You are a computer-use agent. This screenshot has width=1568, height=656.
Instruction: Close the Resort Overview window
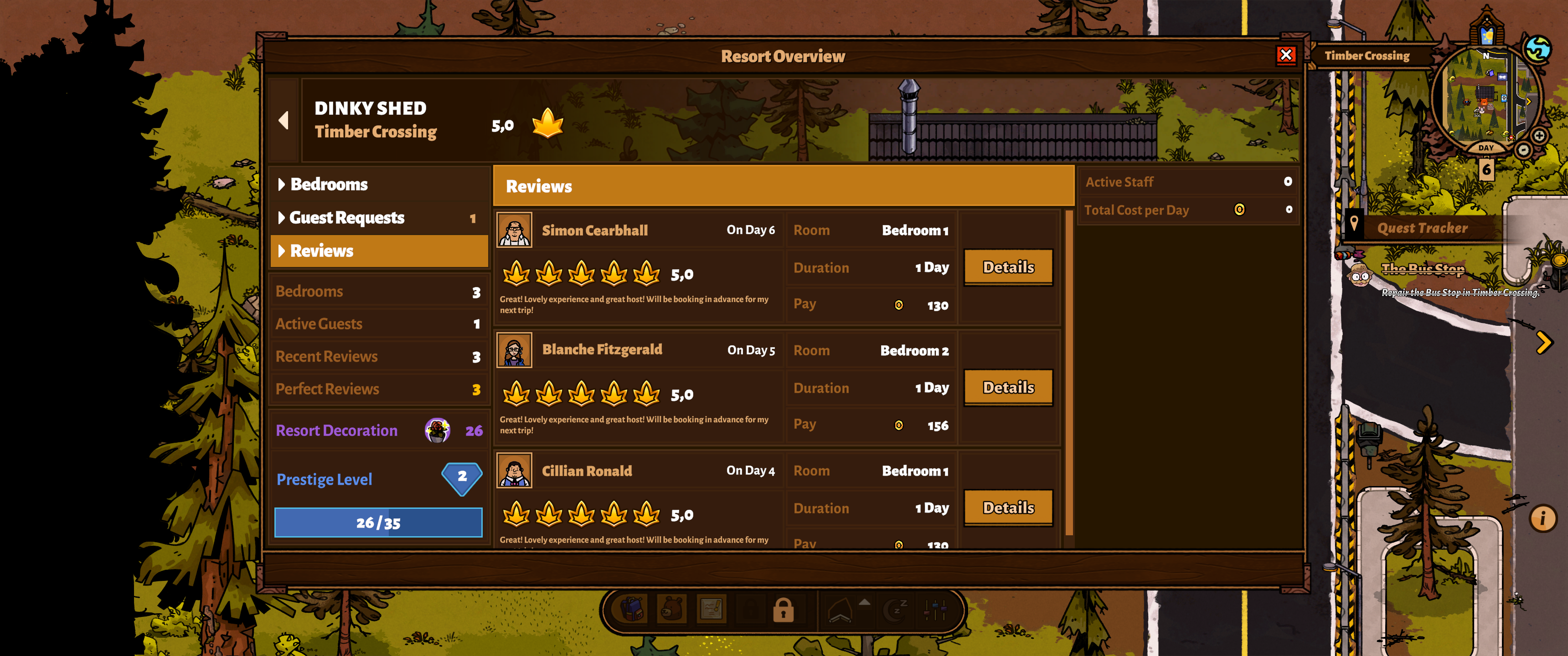pyautogui.click(x=1285, y=56)
